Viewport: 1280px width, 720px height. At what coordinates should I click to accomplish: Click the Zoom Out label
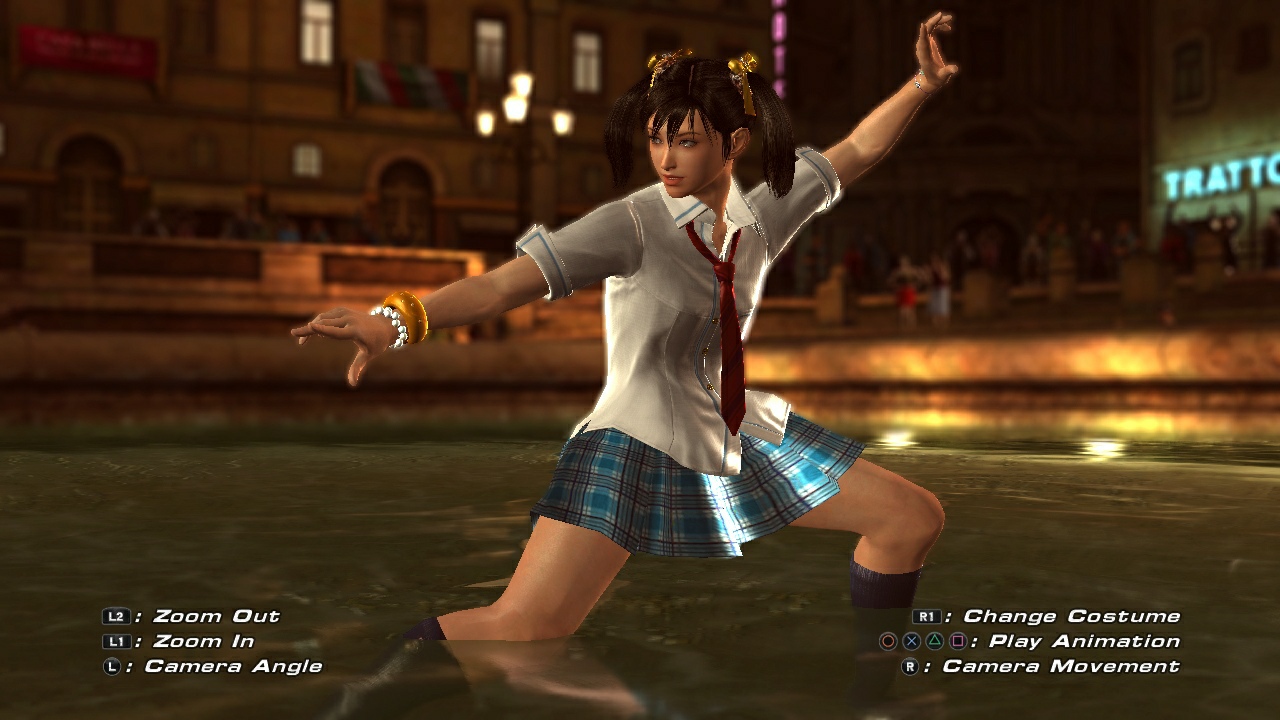click(x=215, y=617)
